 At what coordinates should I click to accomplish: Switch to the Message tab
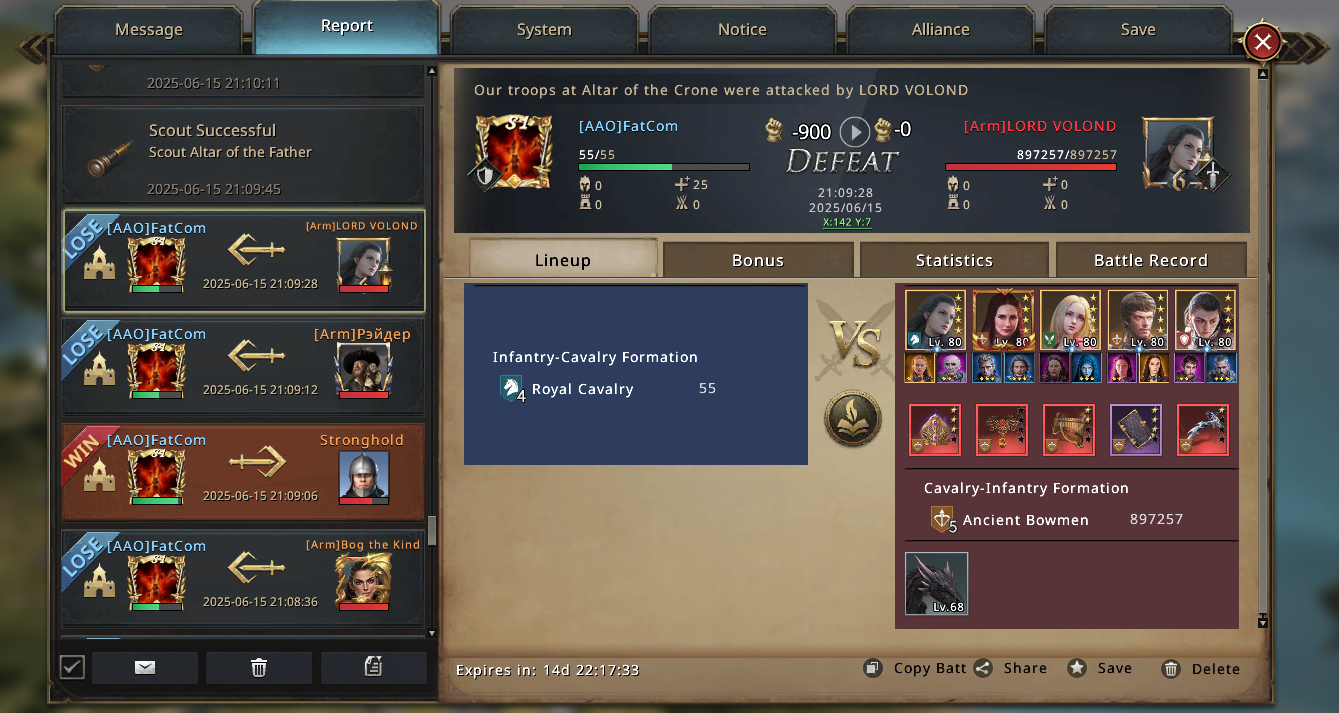coord(148,30)
